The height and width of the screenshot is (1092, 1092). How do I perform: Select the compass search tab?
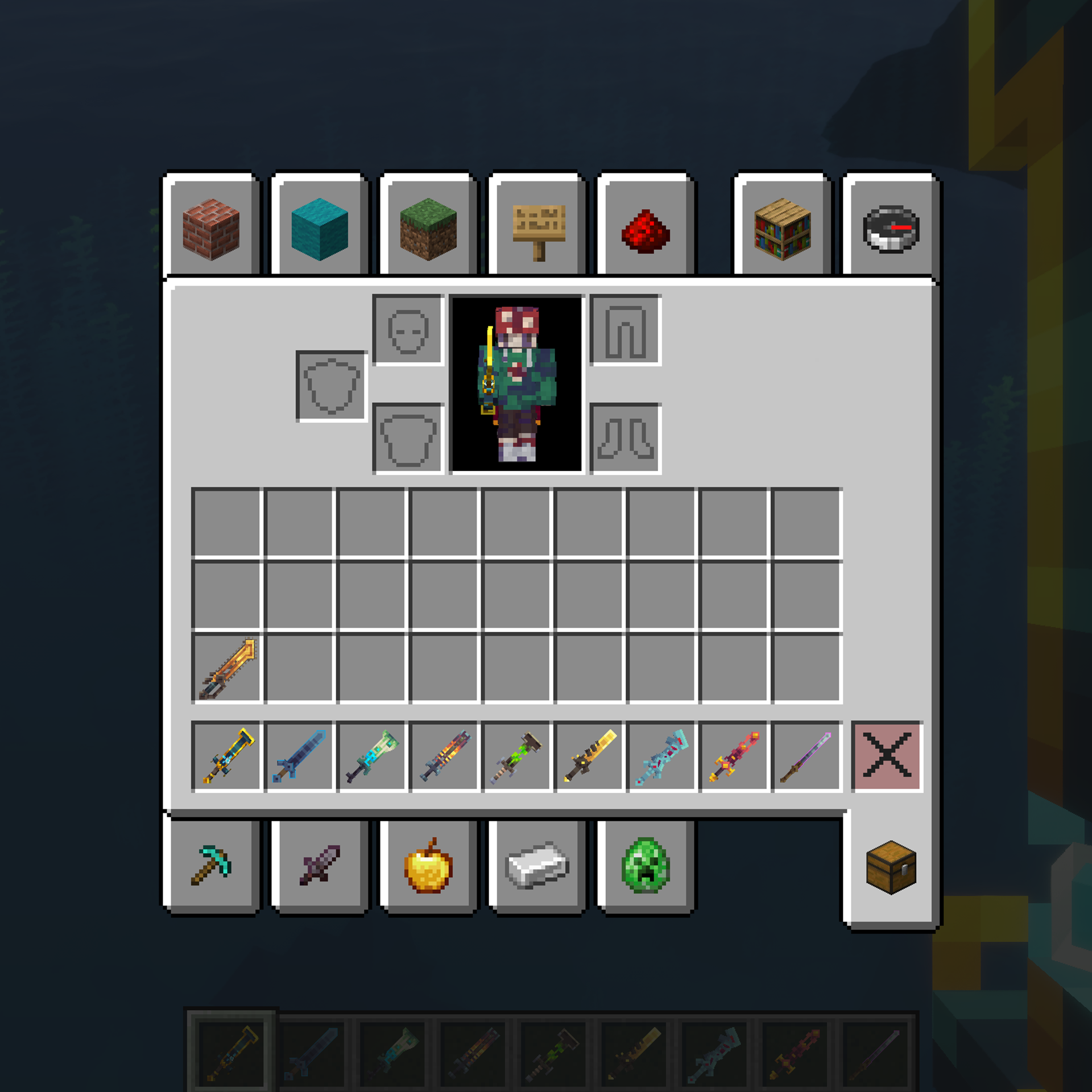pyautogui.click(x=891, y=229)
